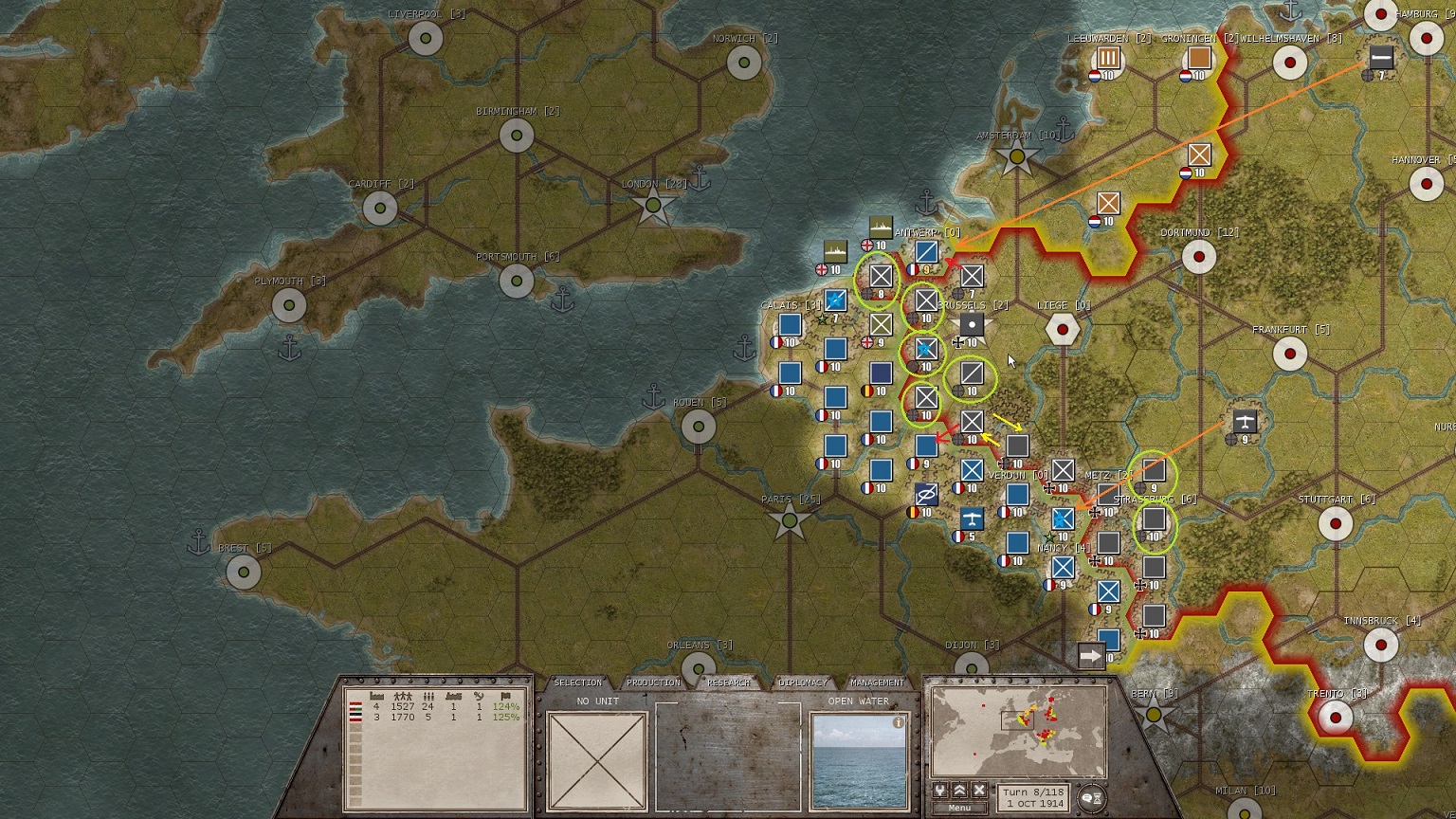Switch to the Diplomacy tab
1456x819 pixels.
click(x=803, y=682)
